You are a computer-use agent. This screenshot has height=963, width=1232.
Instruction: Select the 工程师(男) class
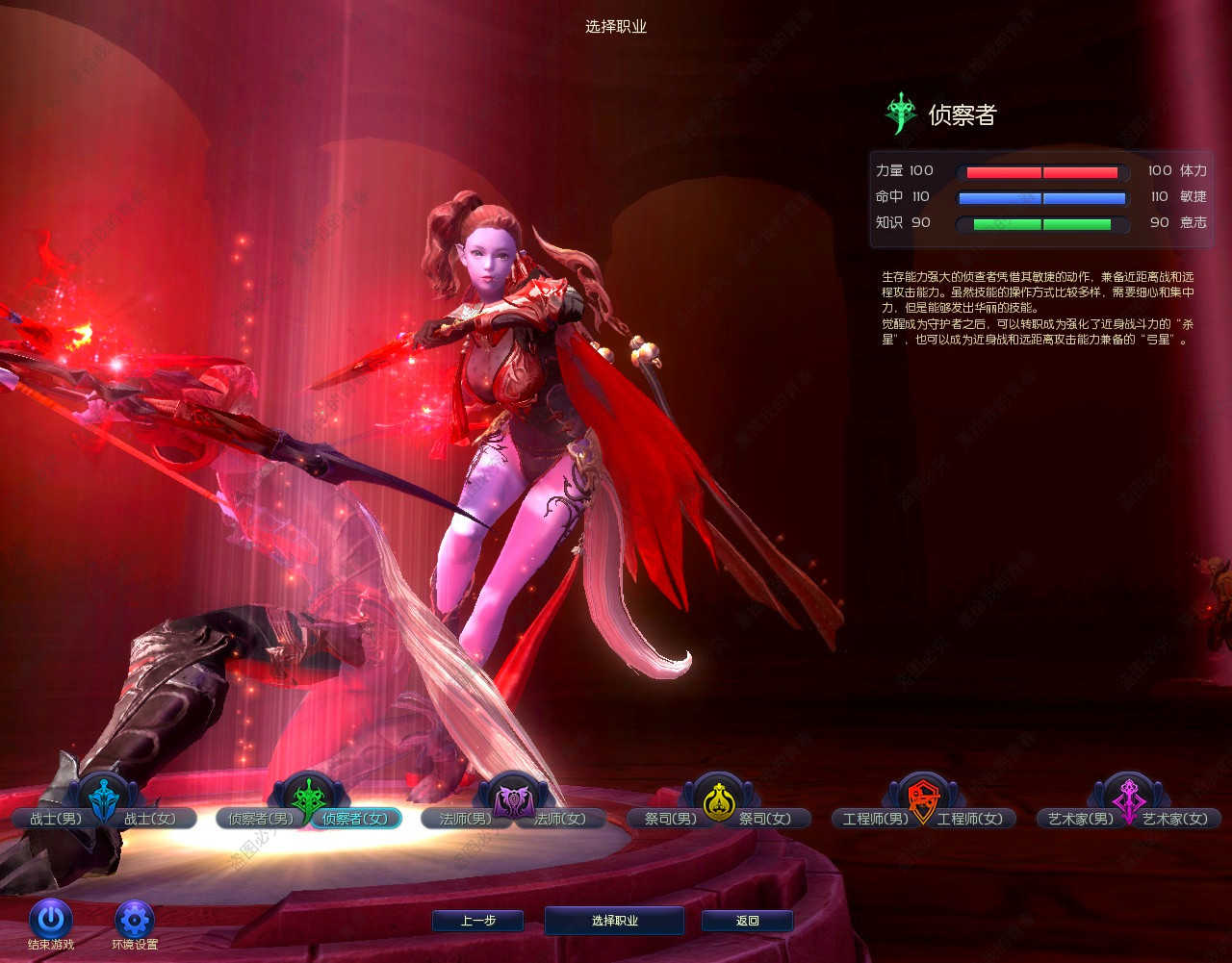[875, 819]
